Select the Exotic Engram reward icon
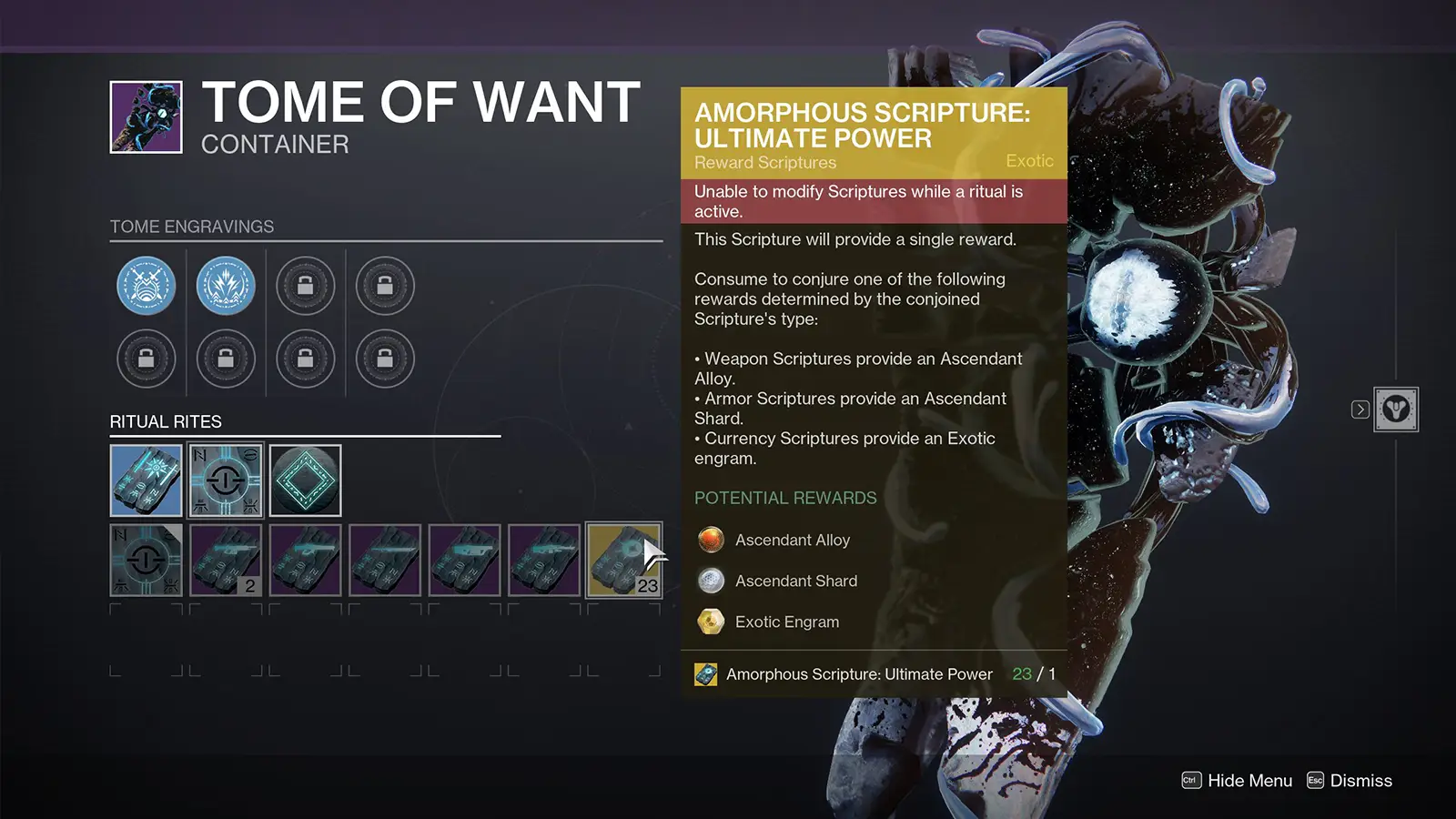Screen dimensions: 1456x819 pos(710,621)
